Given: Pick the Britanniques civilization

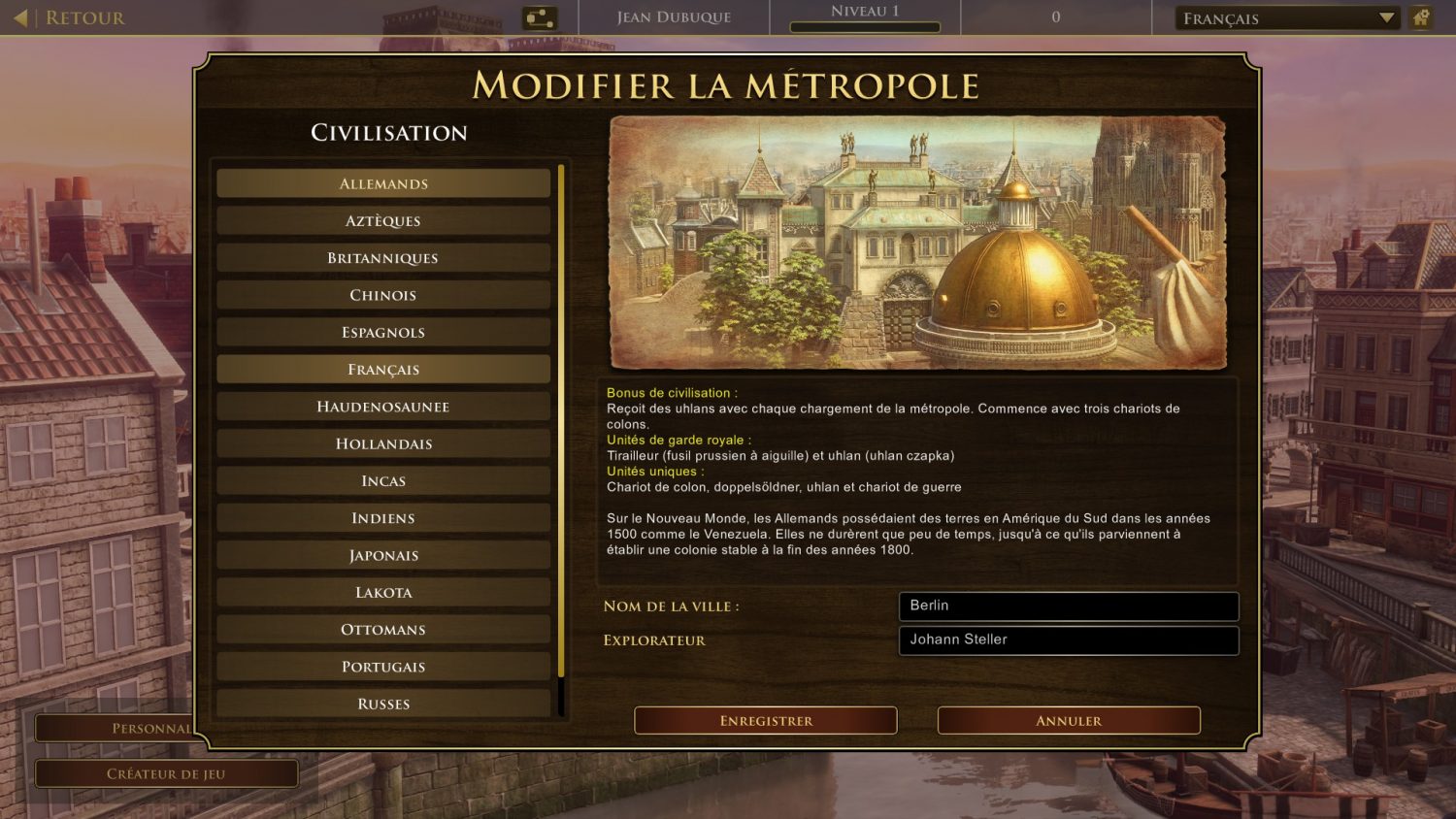Looking at the screenshot, I should click(383, 258).
